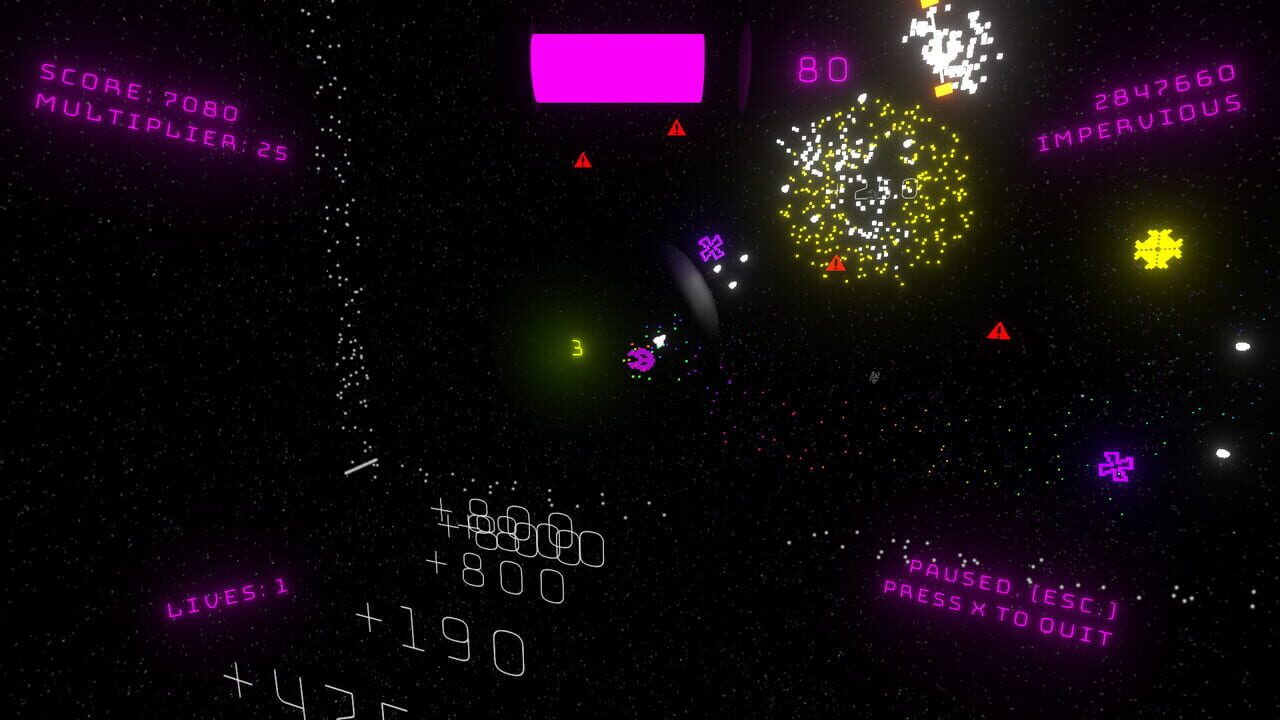Click the red warning triangle on the far right
1280x720 pixels.
[996, 330]
